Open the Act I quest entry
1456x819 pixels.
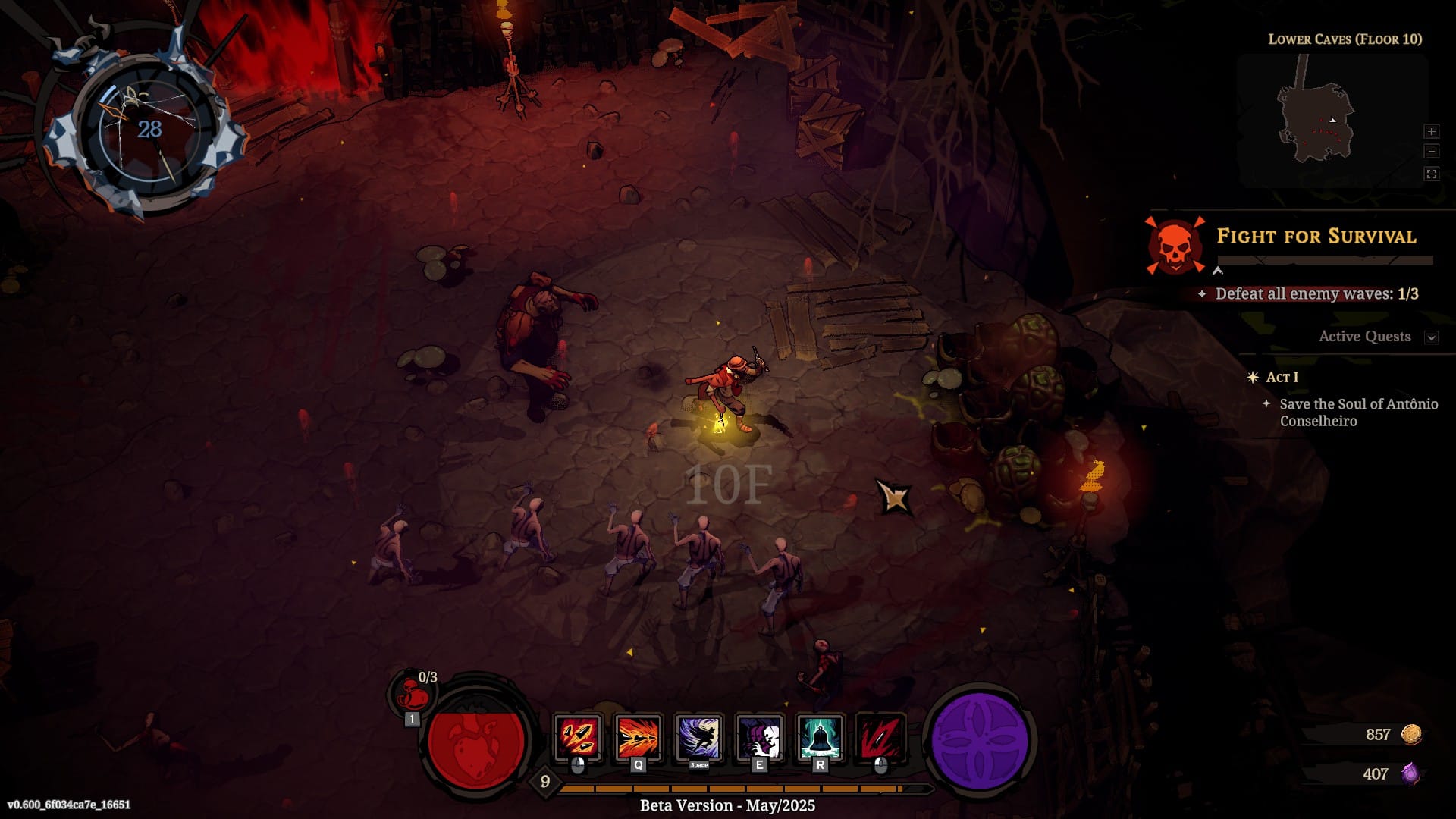coord(1282,377)
